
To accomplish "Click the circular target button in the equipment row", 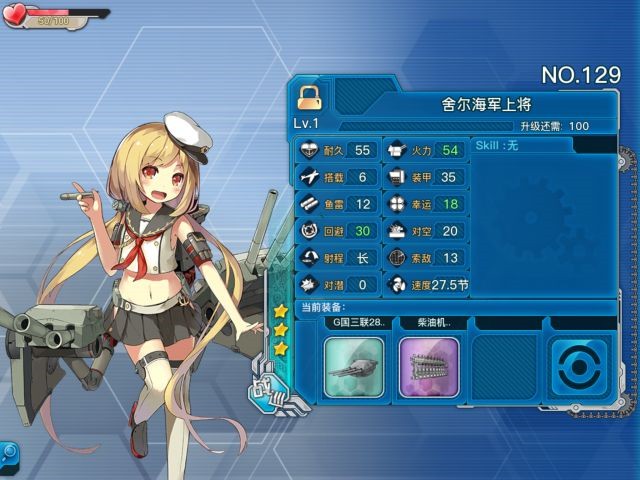I will (x=578, y=367).
